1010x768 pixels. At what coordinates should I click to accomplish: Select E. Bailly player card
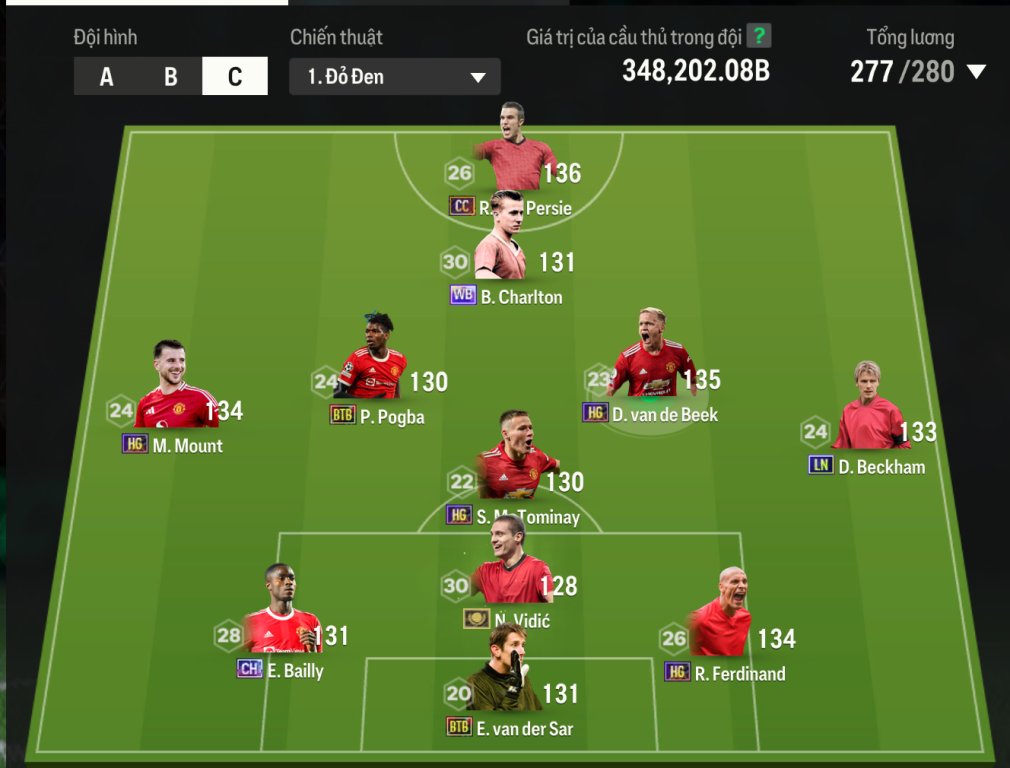coord(281,622)
